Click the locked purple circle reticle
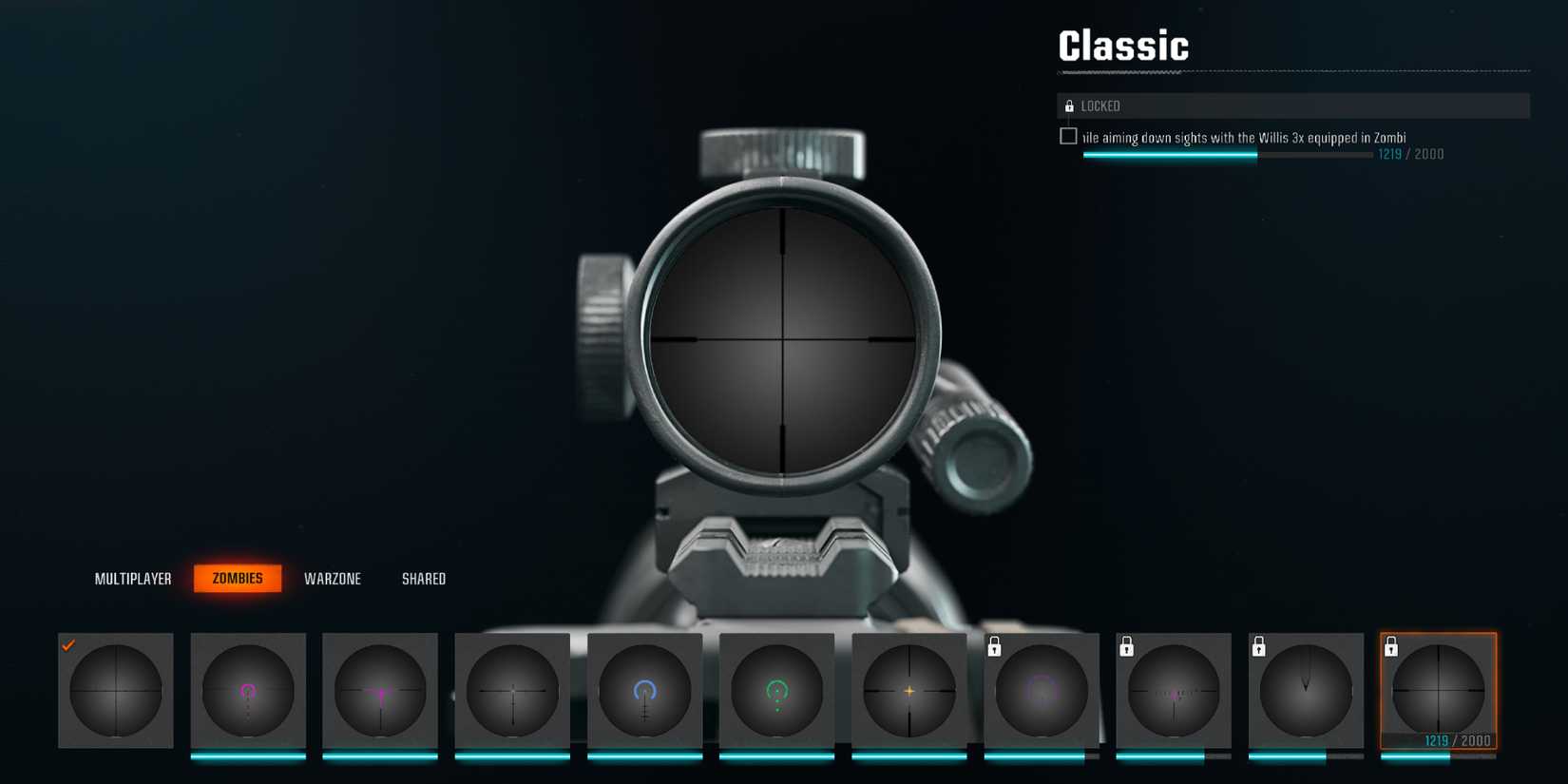 click(x=1042, y=692)
